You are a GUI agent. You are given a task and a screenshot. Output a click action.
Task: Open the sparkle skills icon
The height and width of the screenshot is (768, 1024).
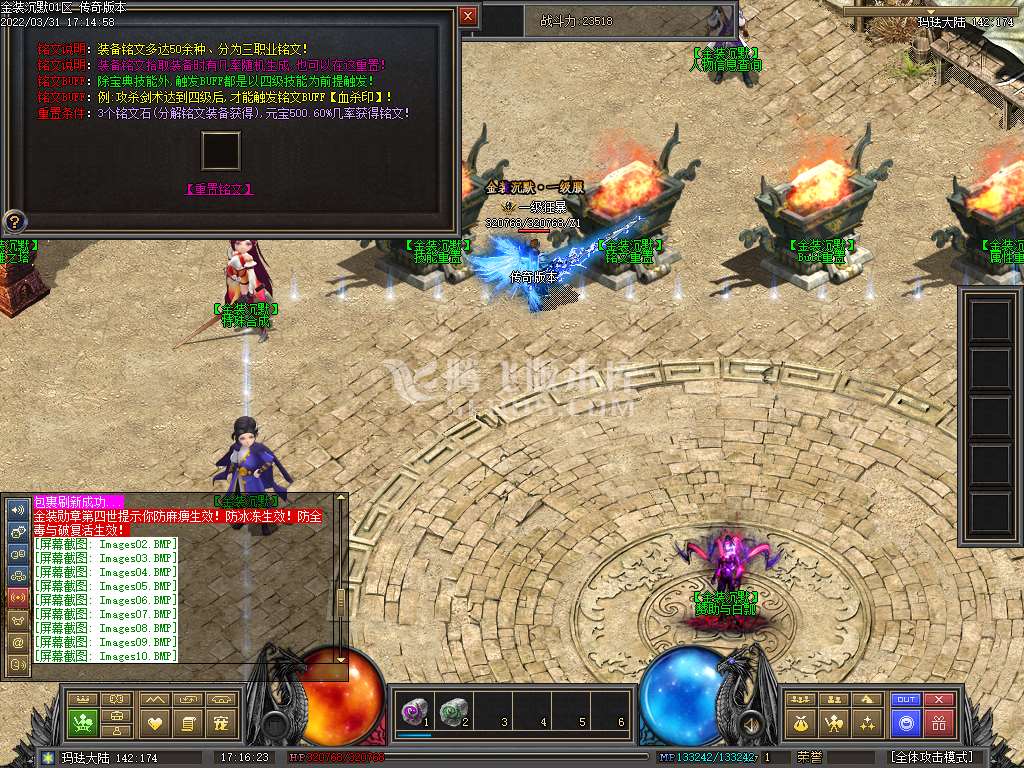pyautogui.click(x=867, y=722)
